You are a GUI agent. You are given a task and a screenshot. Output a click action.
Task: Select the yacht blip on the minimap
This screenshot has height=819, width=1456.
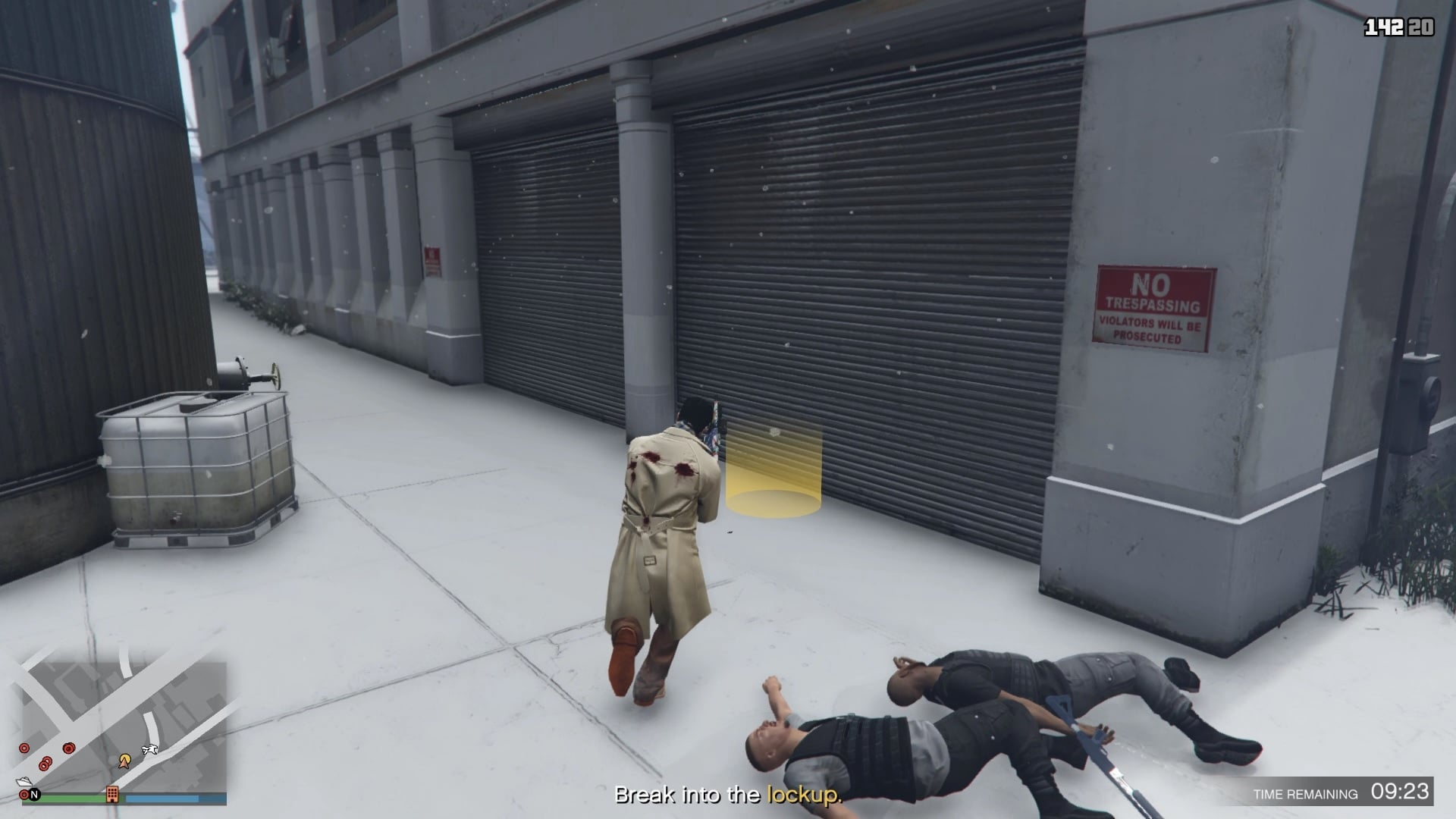[x=23, y=782]
